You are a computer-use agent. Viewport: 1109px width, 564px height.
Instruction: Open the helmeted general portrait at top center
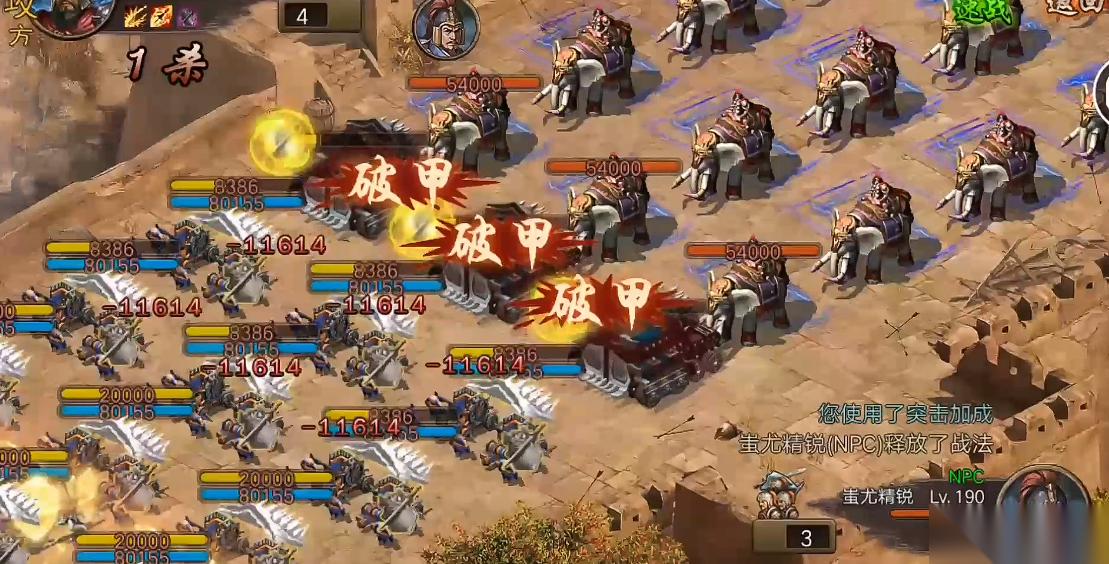point(445,28)
